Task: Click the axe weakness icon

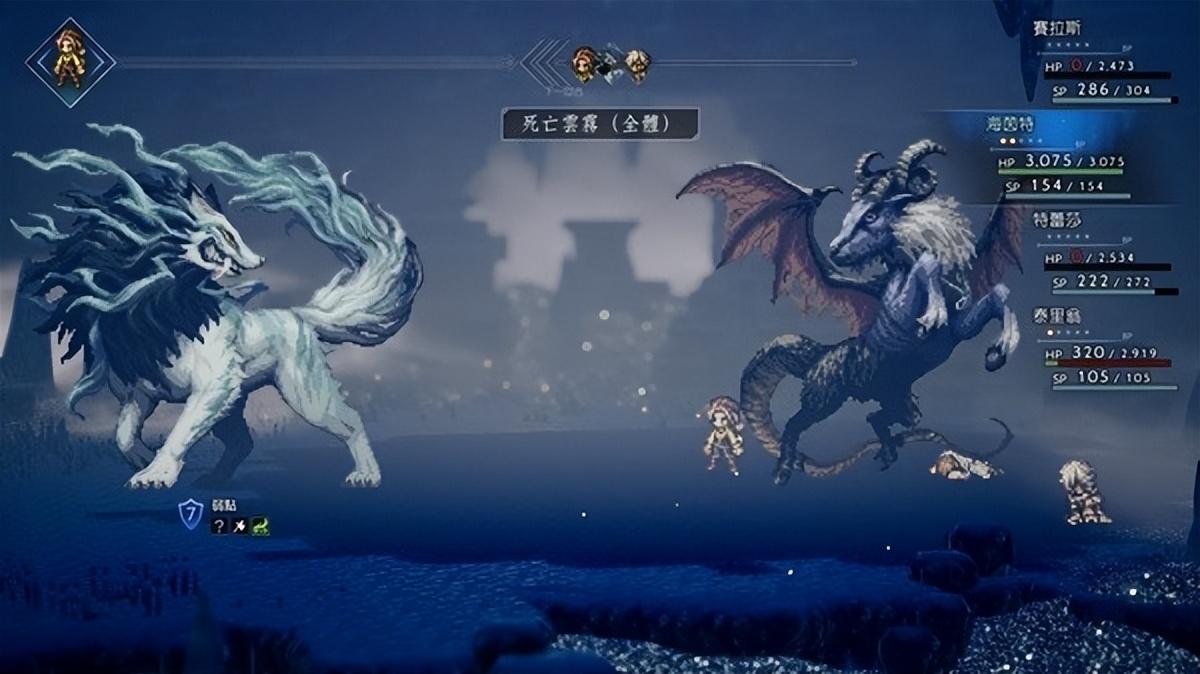Action: (x=240, y=526)
